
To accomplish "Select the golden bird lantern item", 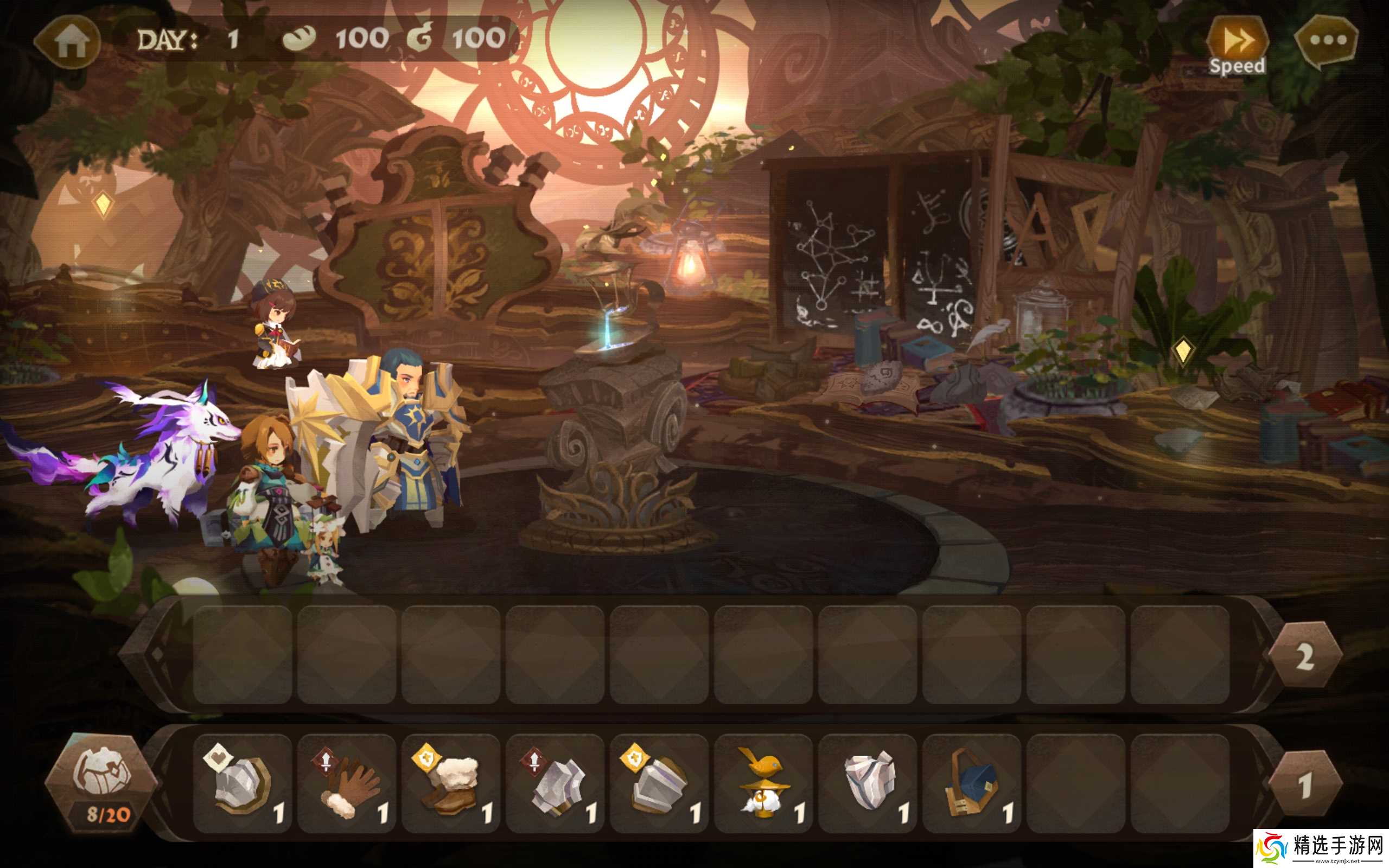I will click(763, 783).
